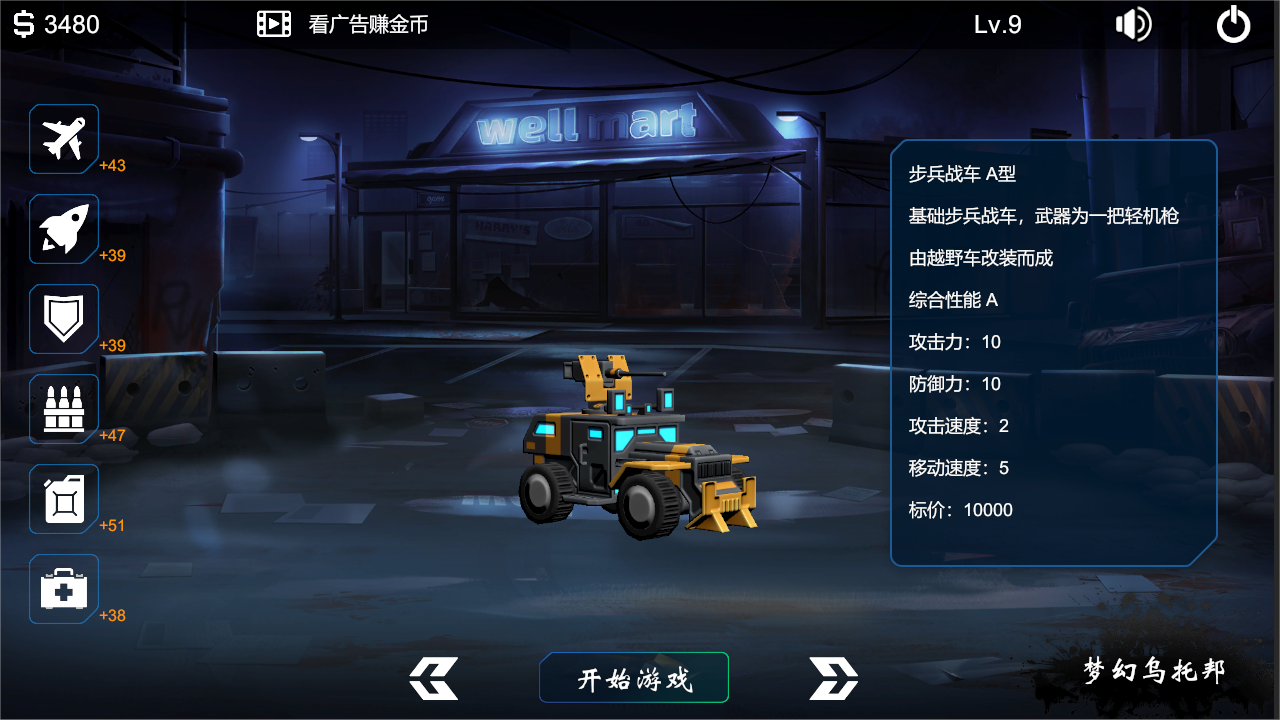Open the rocket upgrade panel
This screenshot has height=720, width=1280.
point(64,228)
